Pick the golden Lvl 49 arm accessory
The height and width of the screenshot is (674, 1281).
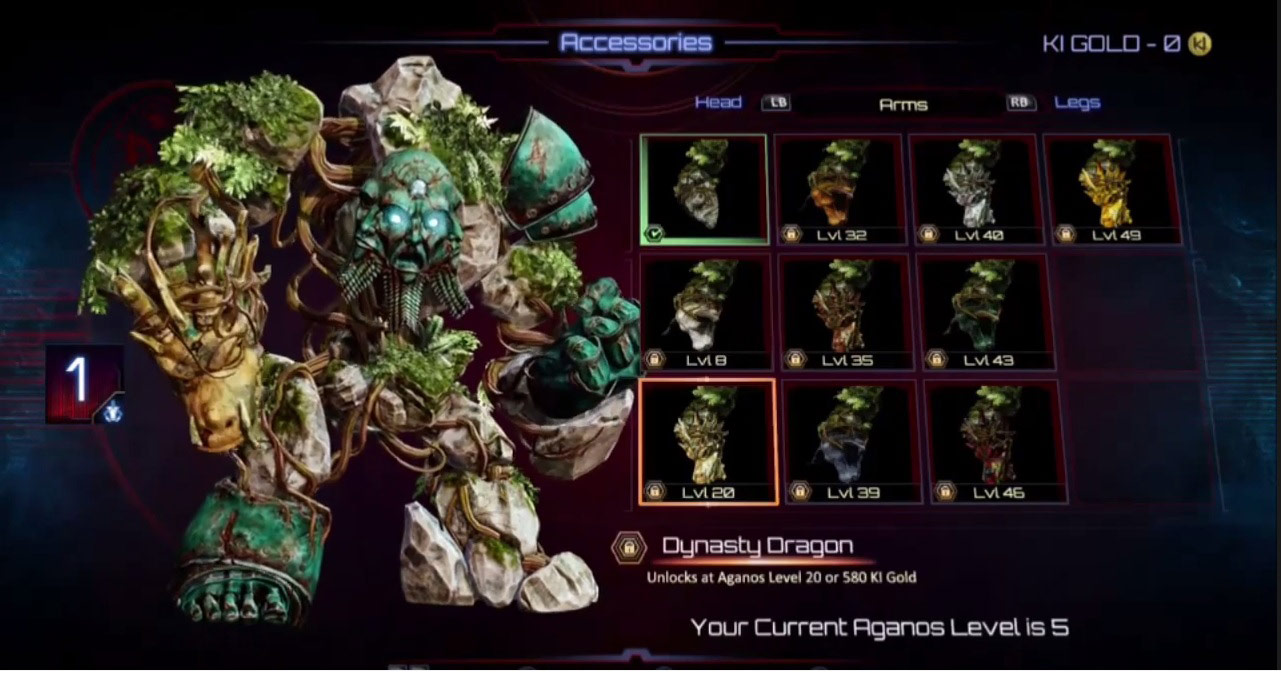[x=1110, y=190]
